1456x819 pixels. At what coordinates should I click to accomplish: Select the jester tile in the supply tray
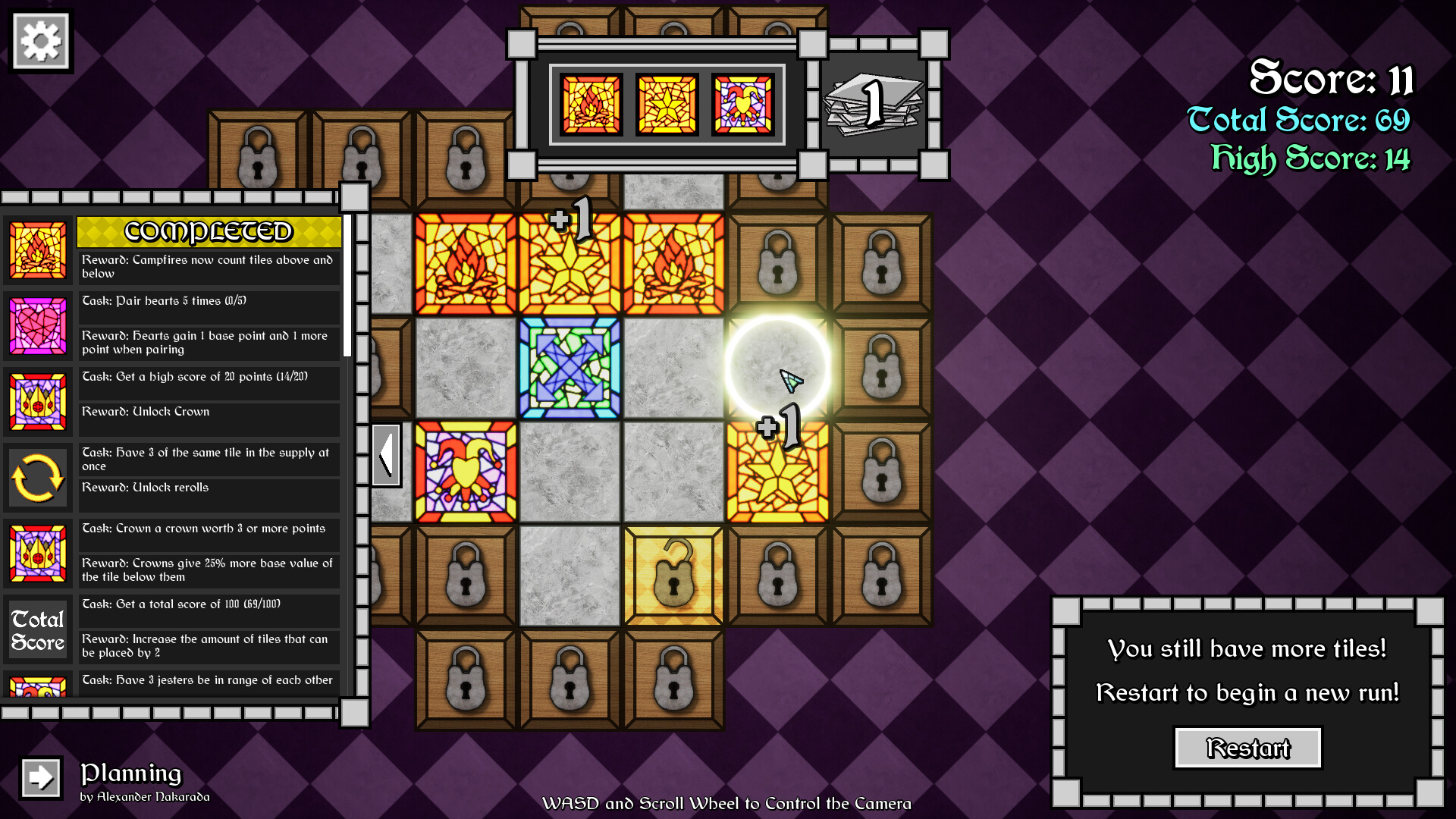743,103
